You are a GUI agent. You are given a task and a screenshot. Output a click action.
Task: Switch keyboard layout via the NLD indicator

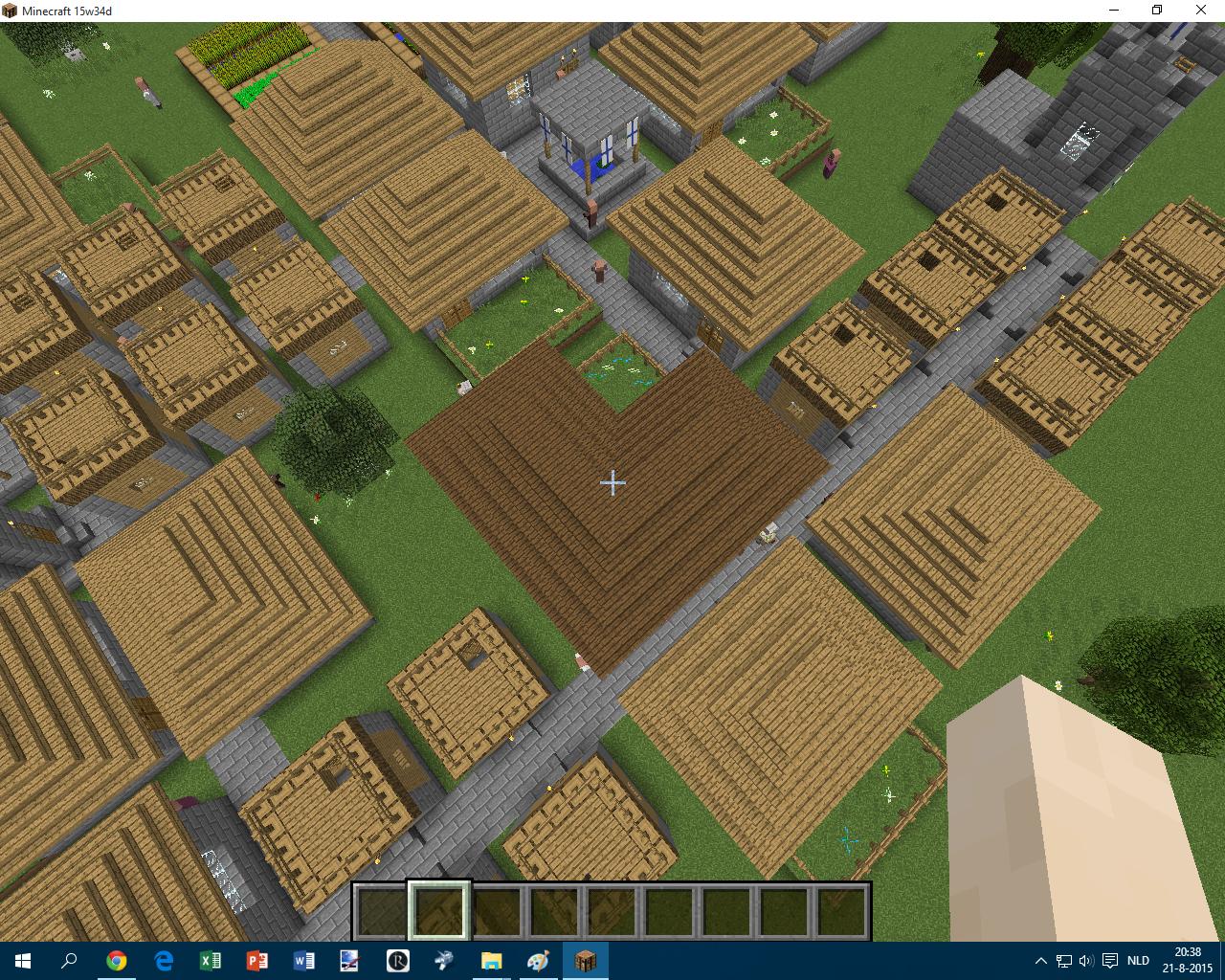pyautogui.click(x=1138, y=960)
